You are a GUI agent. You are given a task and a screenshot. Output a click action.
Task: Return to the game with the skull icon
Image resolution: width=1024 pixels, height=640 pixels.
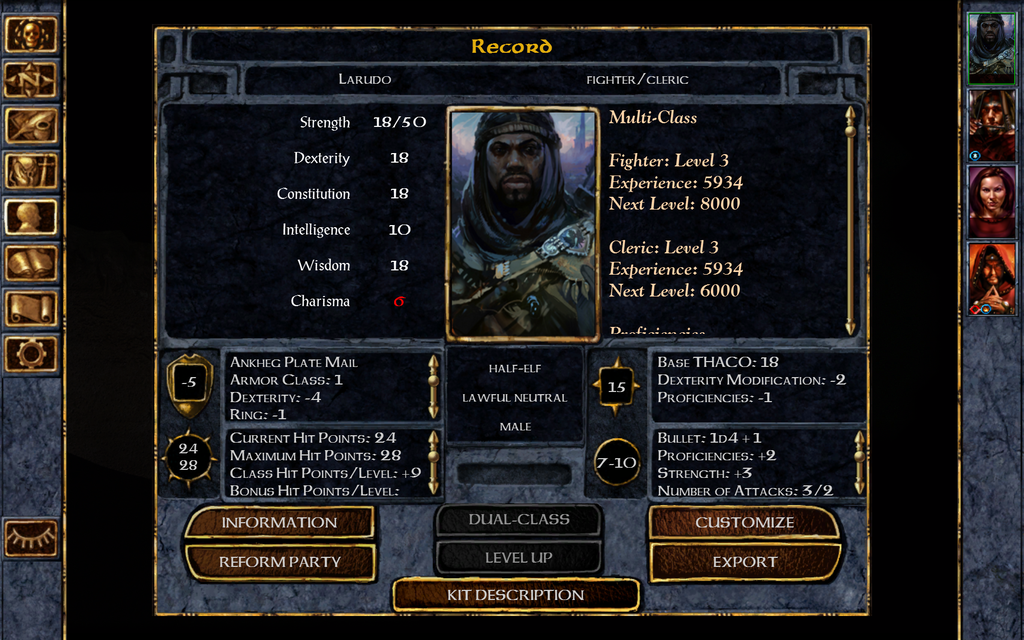[x=31, y=34]
